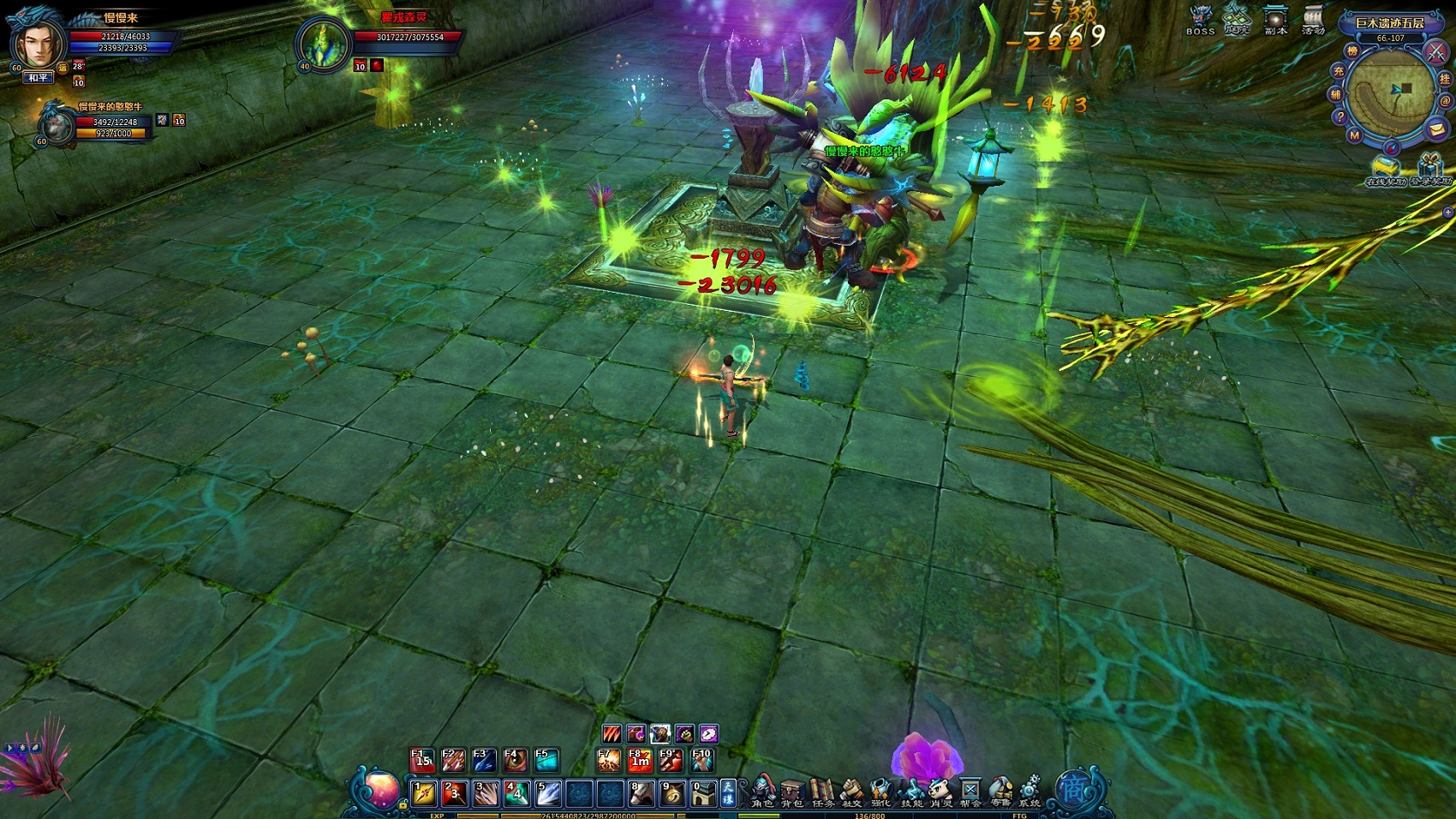
Task: Switch the 和平 peace mode button
Action: click(39, 78)
